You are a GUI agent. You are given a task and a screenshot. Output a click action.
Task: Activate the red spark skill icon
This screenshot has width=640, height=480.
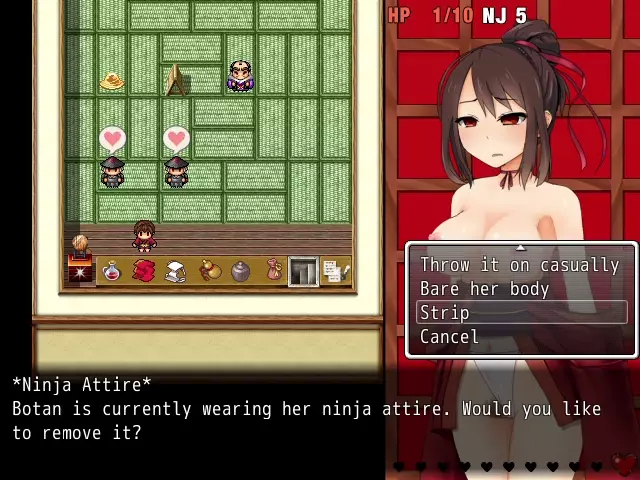coord(79,271)
